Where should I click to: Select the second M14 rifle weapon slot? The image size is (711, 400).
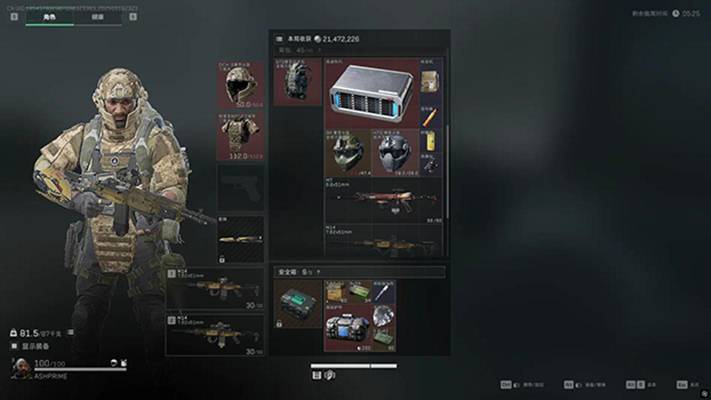pyautogui.click(x=215, y=335)
